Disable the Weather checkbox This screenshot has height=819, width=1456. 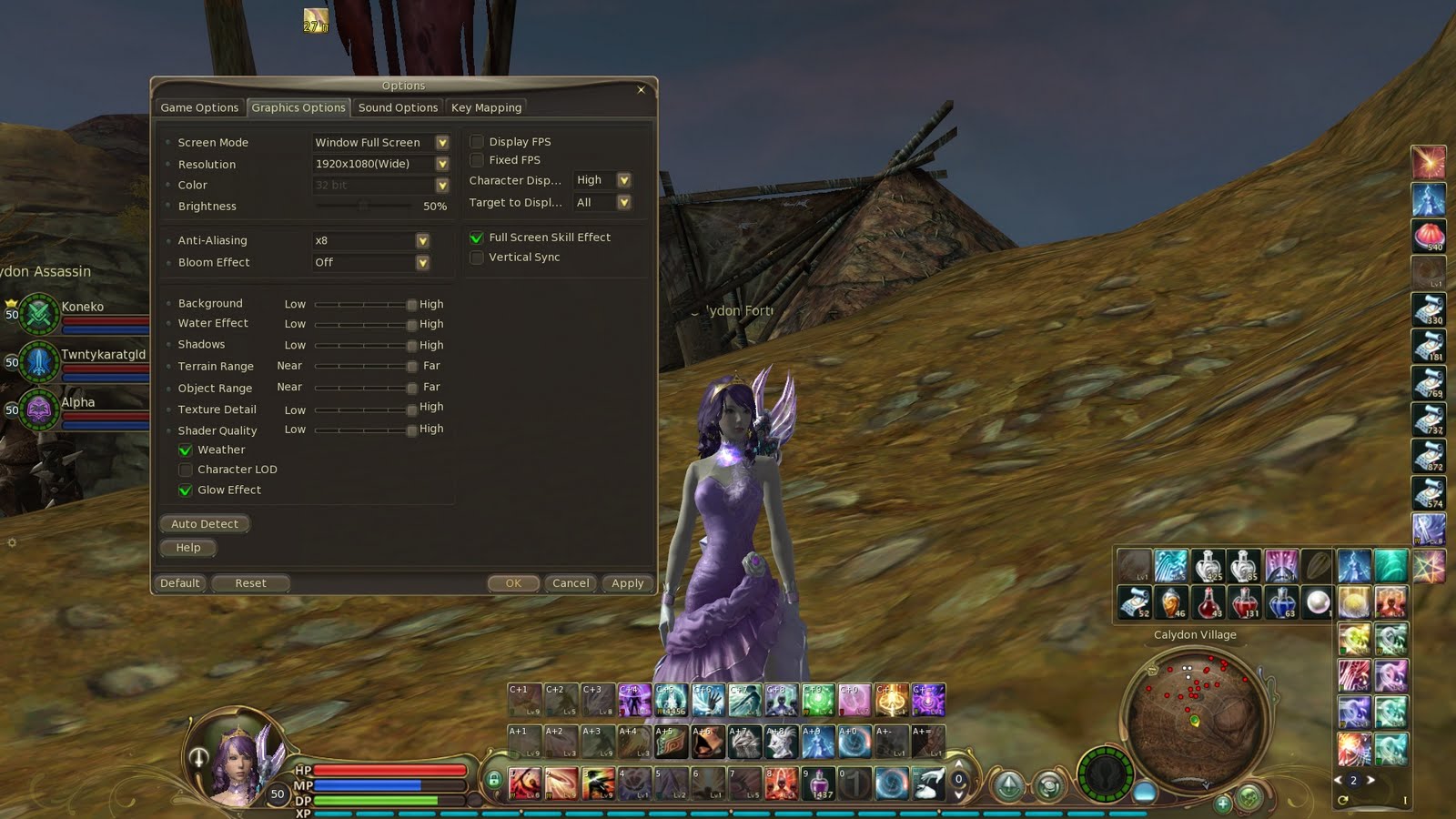[x=186, y=449]
